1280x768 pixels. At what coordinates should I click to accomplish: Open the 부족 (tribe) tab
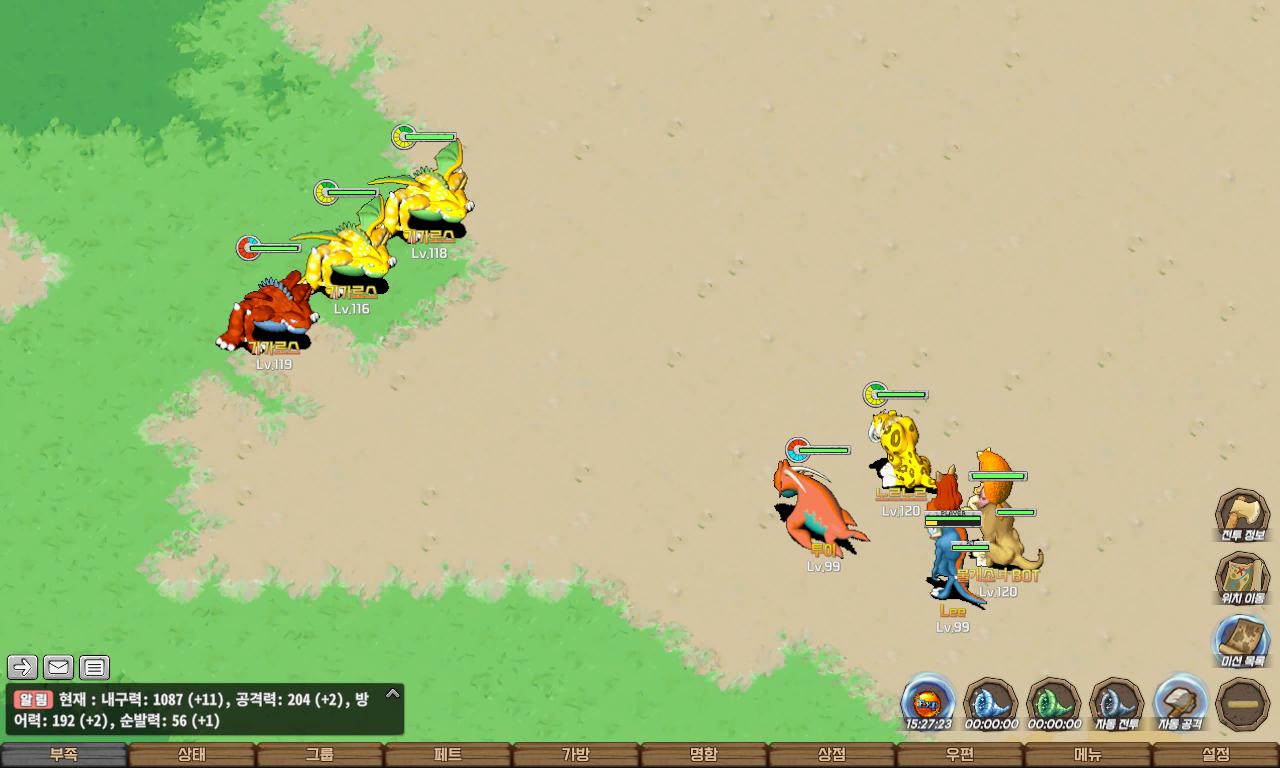64,755
